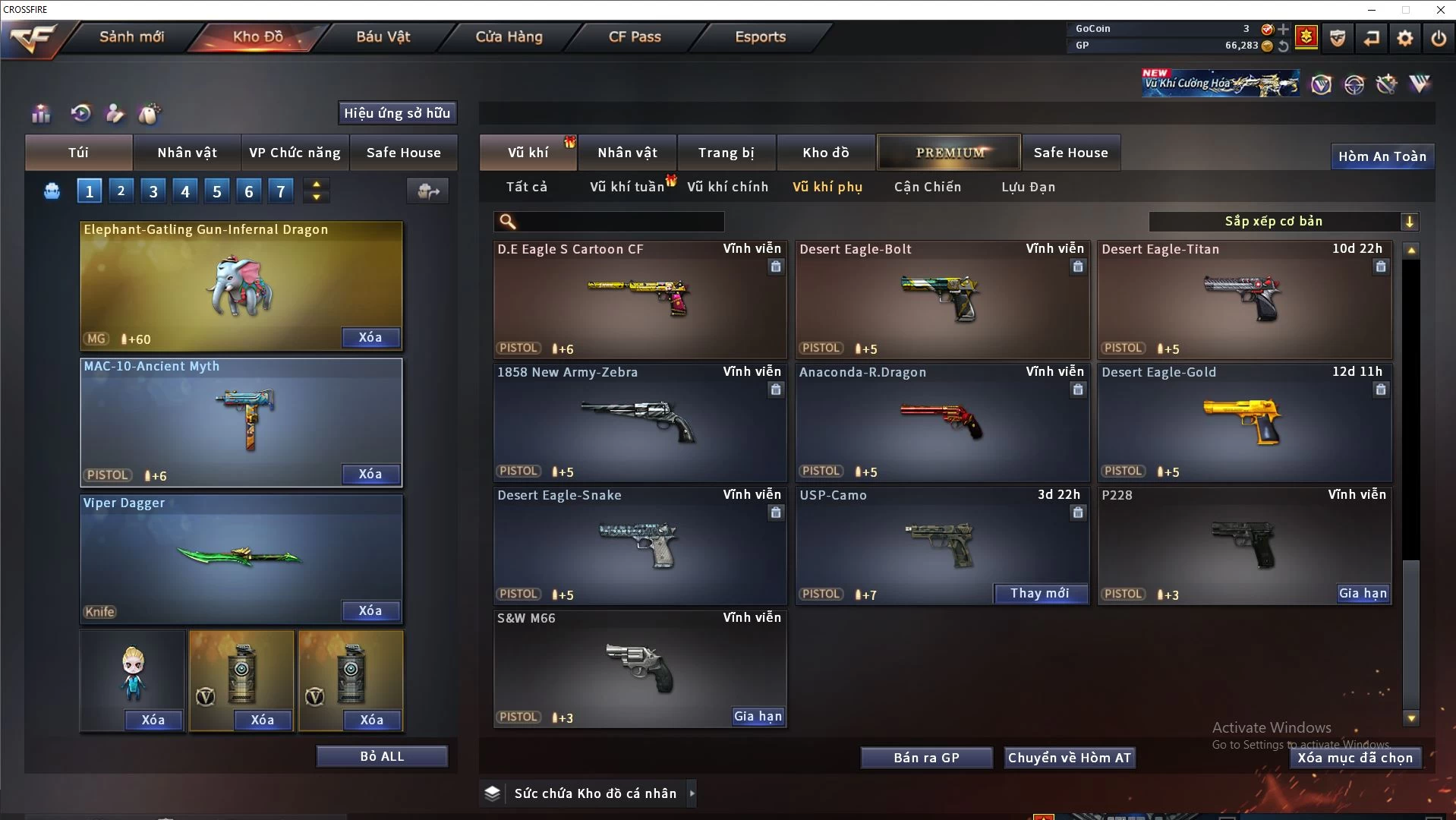Renew USP-Camo with Thay mới
The image size is (1456, 820).
point(1039,593)
